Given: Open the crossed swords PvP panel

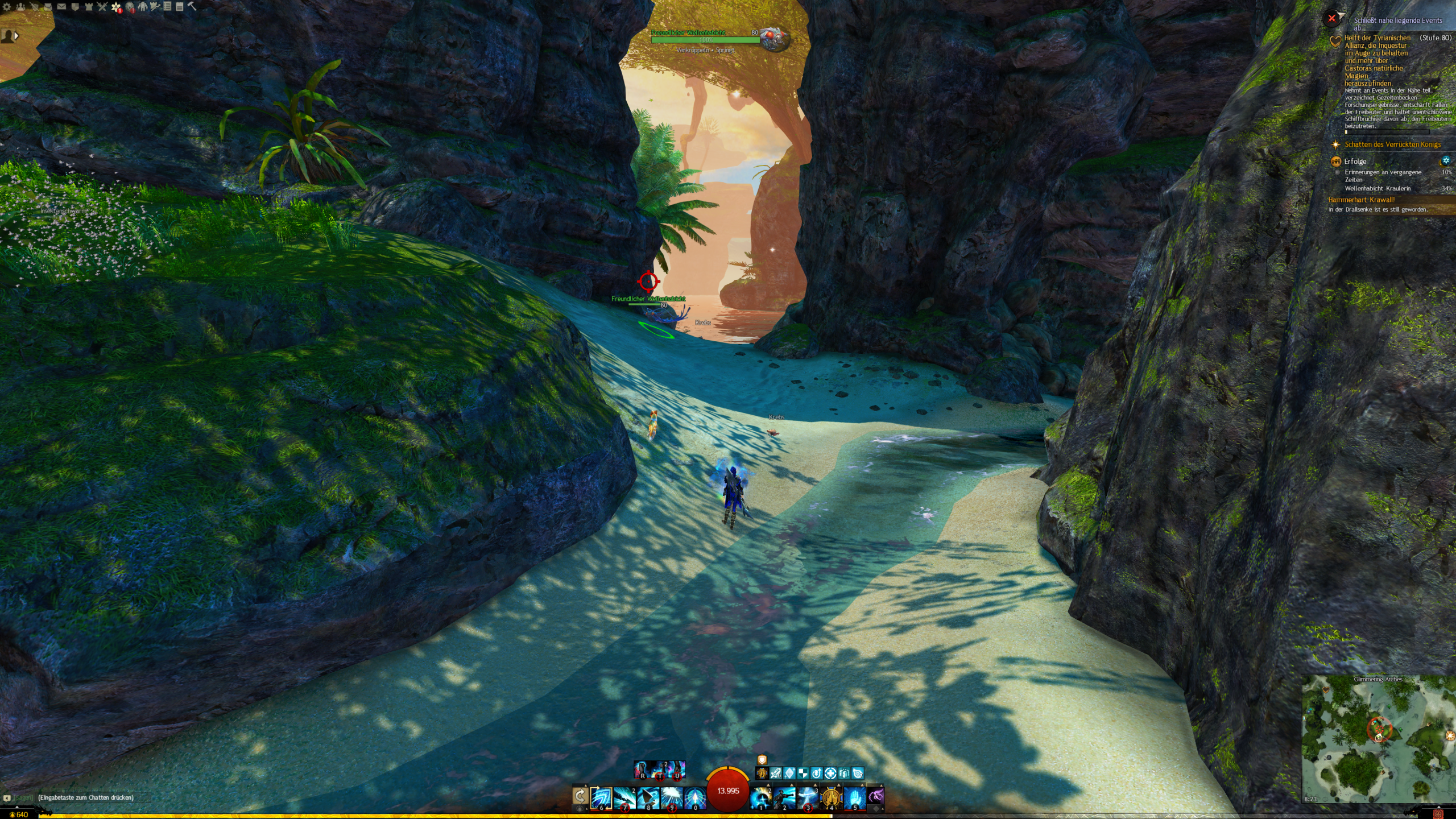Looking at the screenshot, I should coord(102,7).
